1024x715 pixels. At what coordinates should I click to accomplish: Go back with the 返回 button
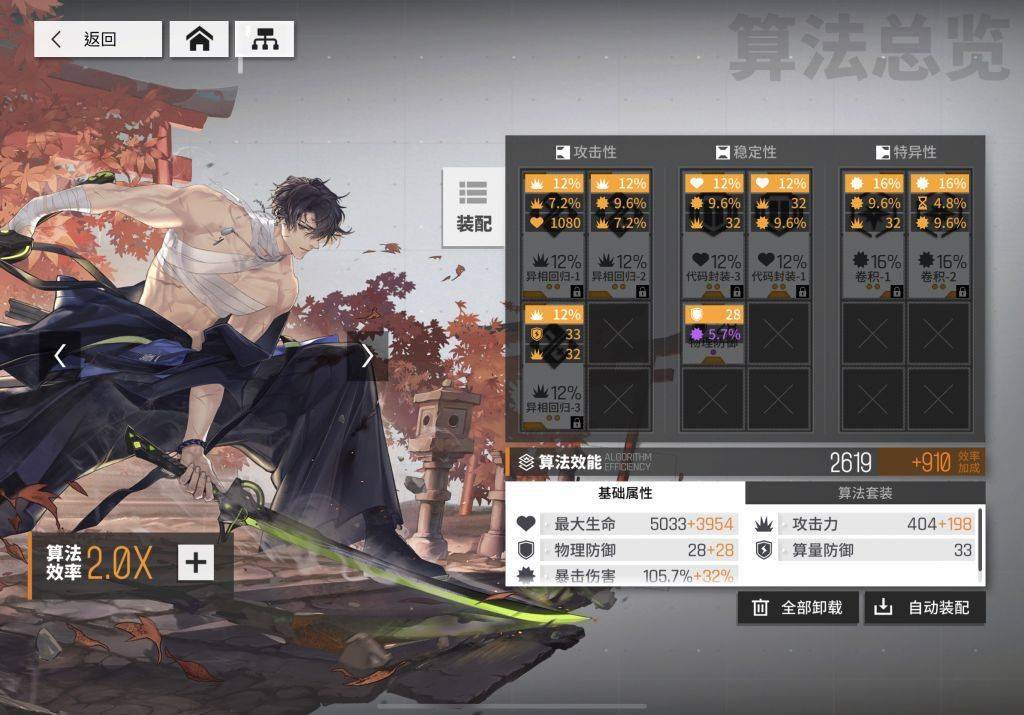click(x=98, y=39)
